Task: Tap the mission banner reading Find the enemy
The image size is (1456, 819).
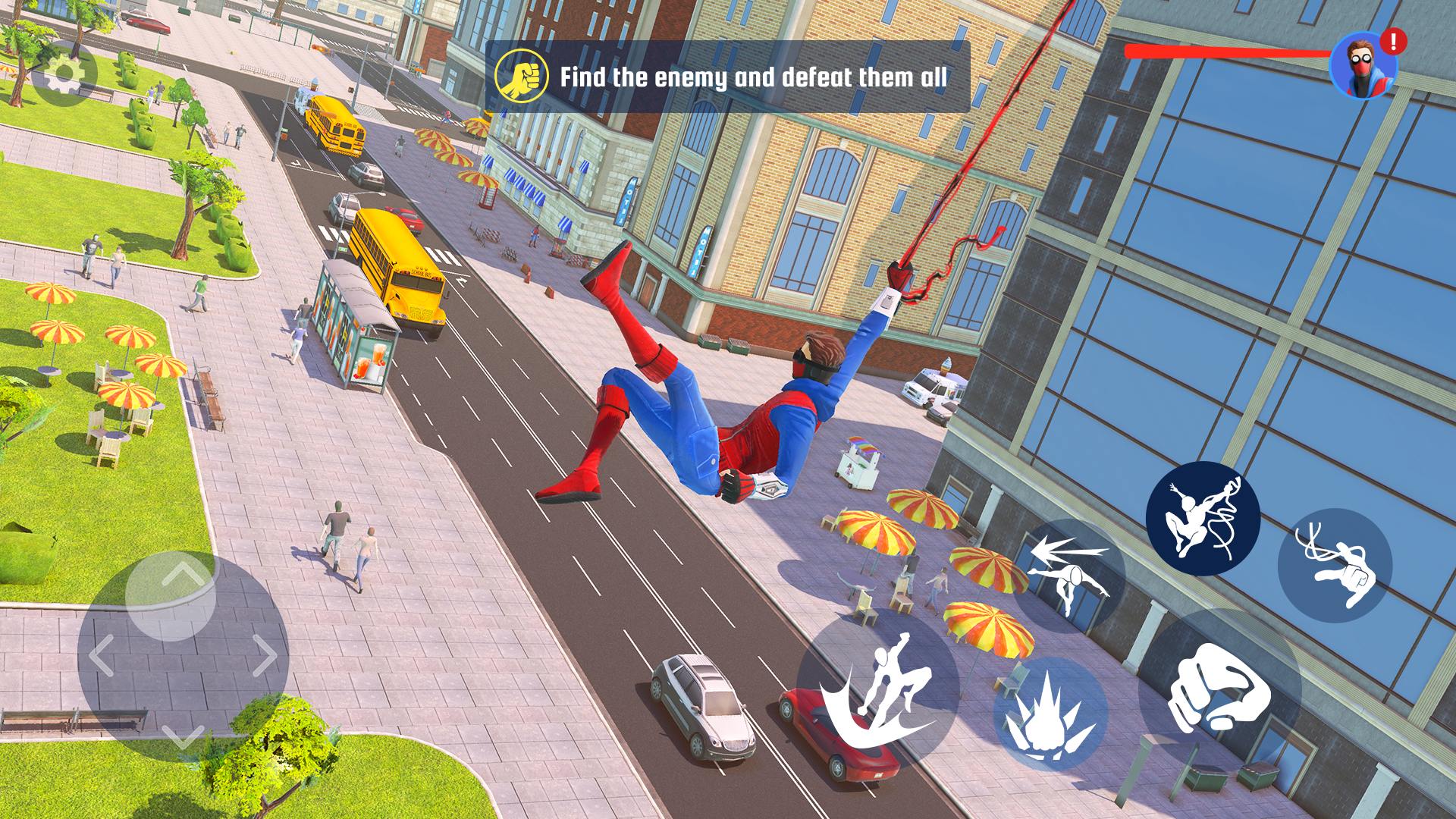Action: (728, 75)
